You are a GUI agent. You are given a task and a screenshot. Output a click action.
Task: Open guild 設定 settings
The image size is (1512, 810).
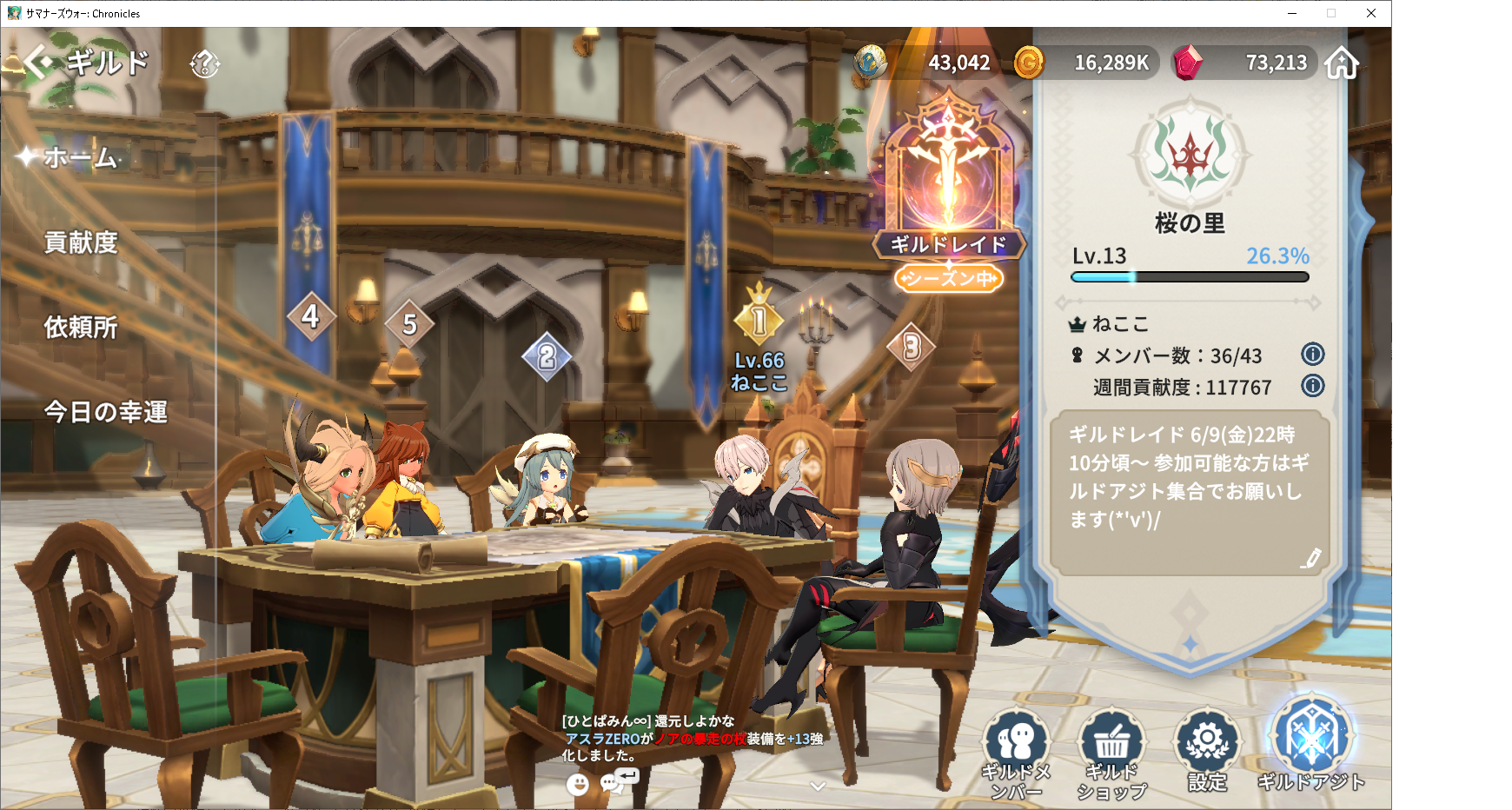(1207, 751)
